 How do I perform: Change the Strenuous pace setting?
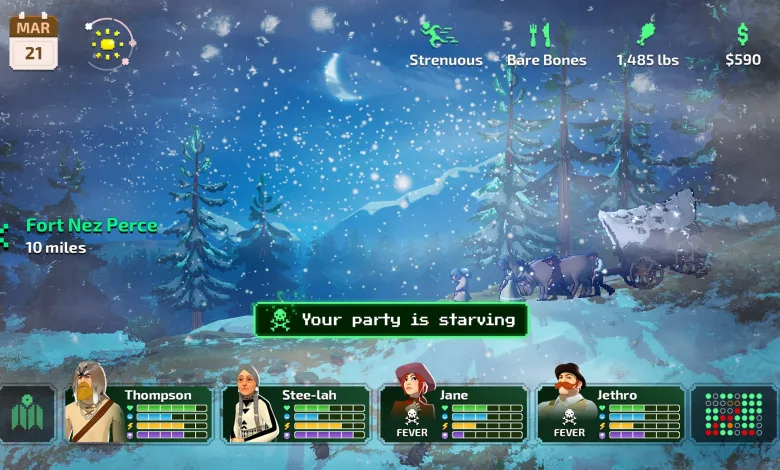pyautogui.click(x=445, y=44)
